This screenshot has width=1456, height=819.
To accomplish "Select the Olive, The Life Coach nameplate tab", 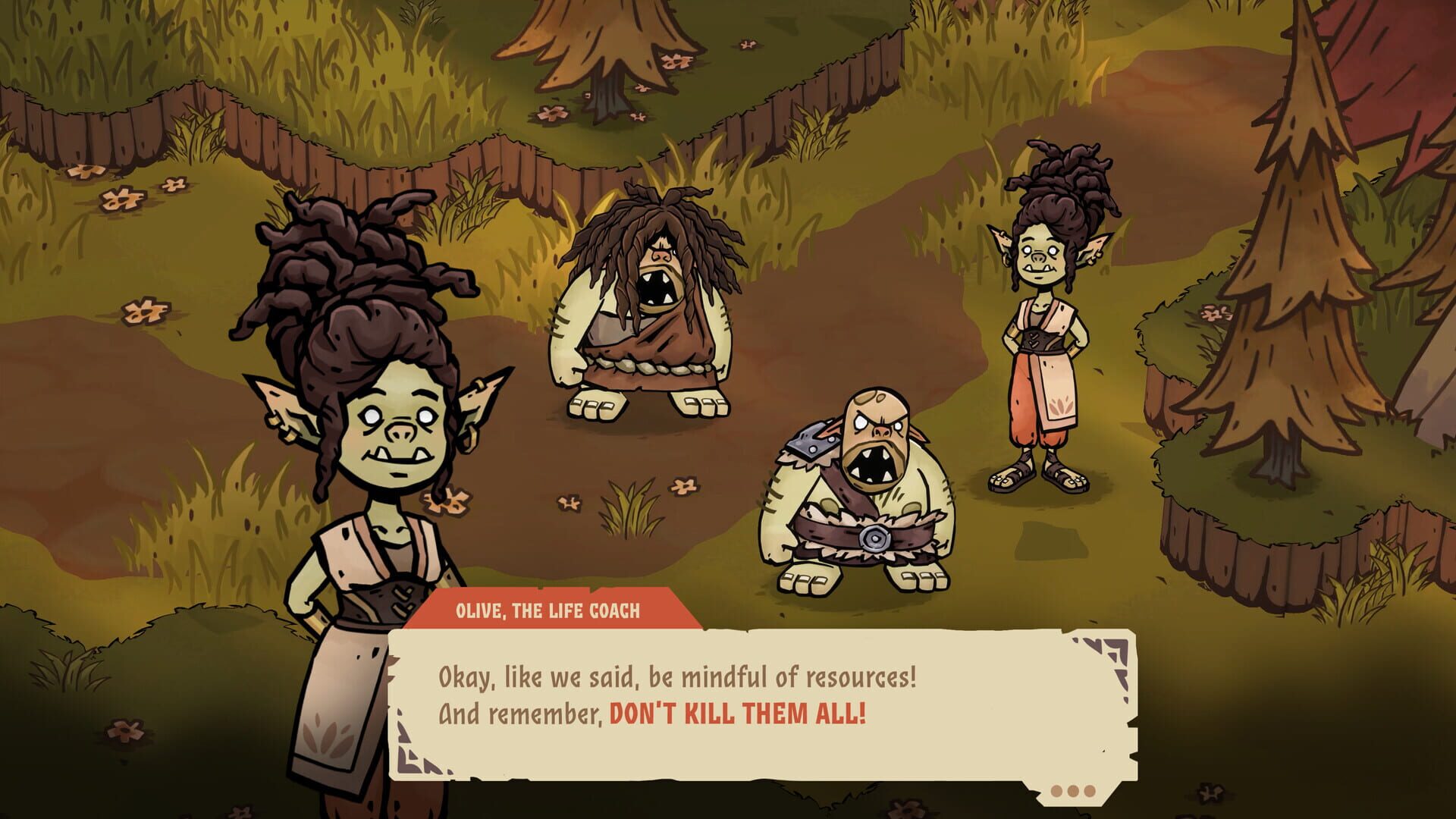I will click(550, 608).
